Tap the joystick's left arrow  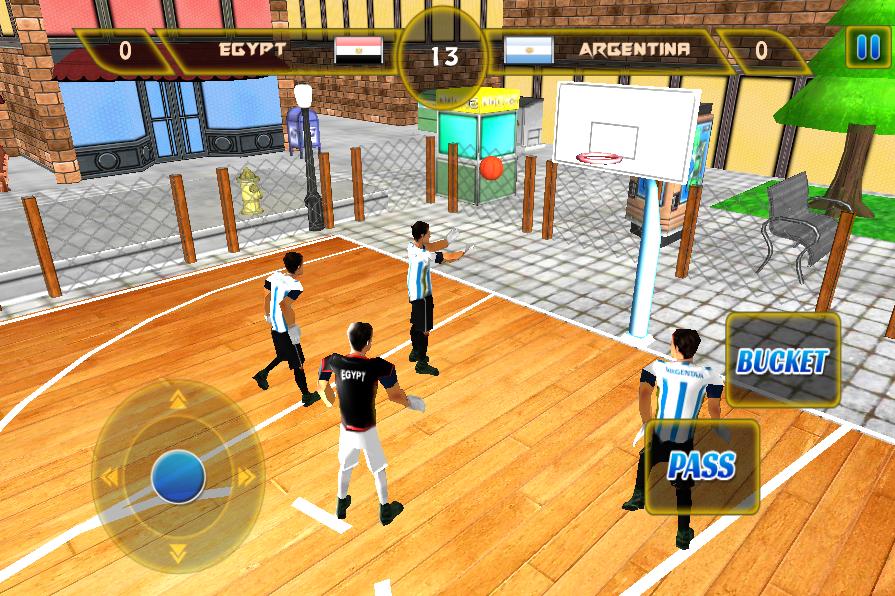coord(108,477)
